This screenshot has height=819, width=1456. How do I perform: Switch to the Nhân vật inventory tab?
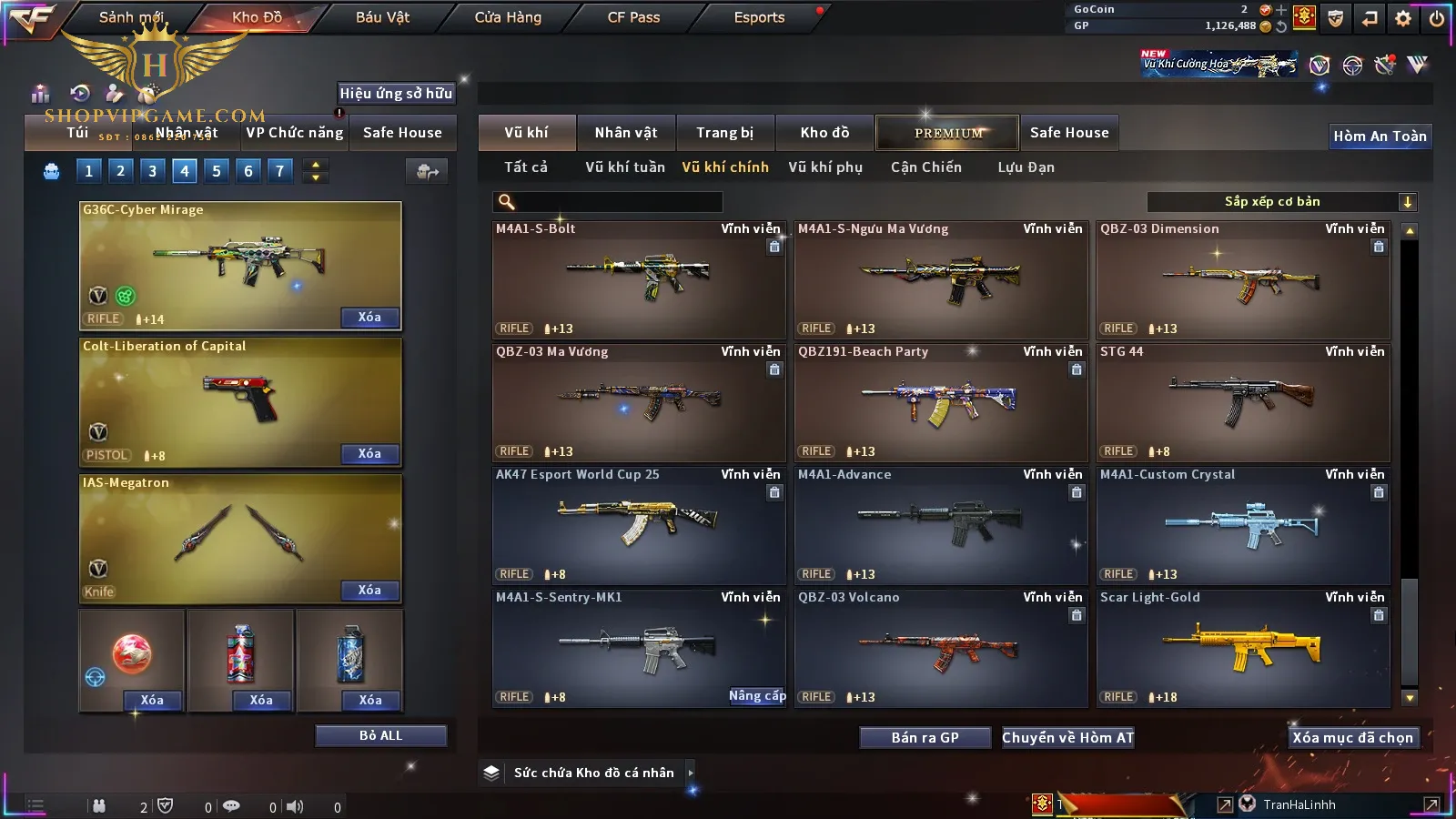pos(625,133)
